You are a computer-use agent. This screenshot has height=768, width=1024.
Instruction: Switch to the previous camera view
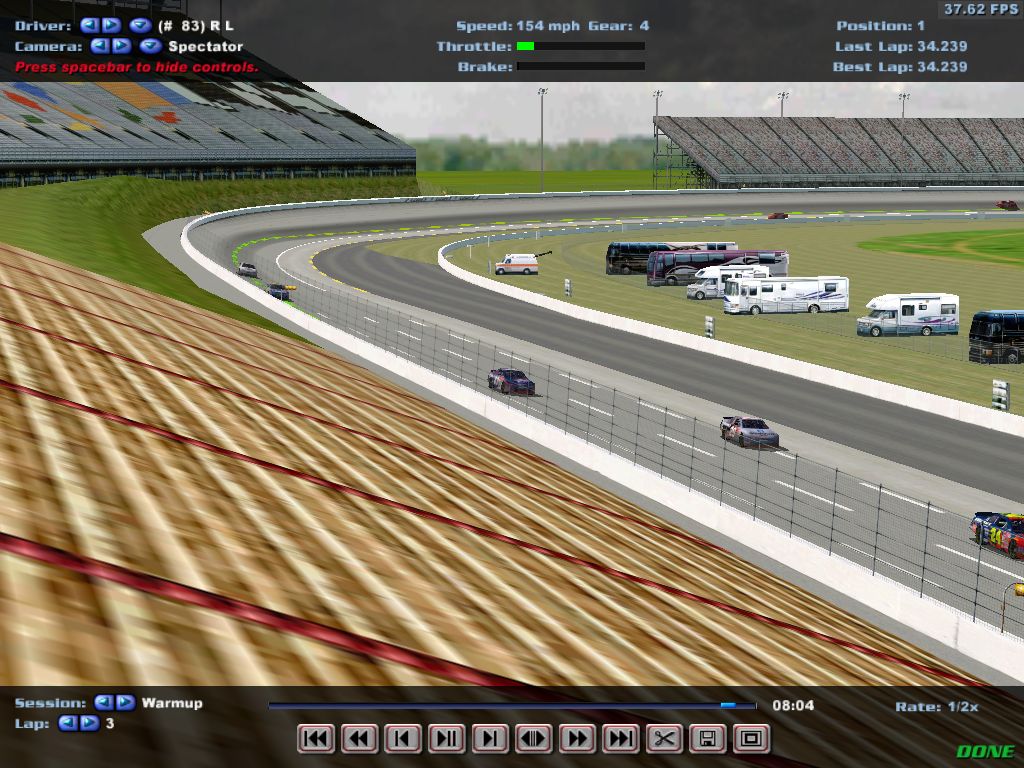[x=99, y=46]
